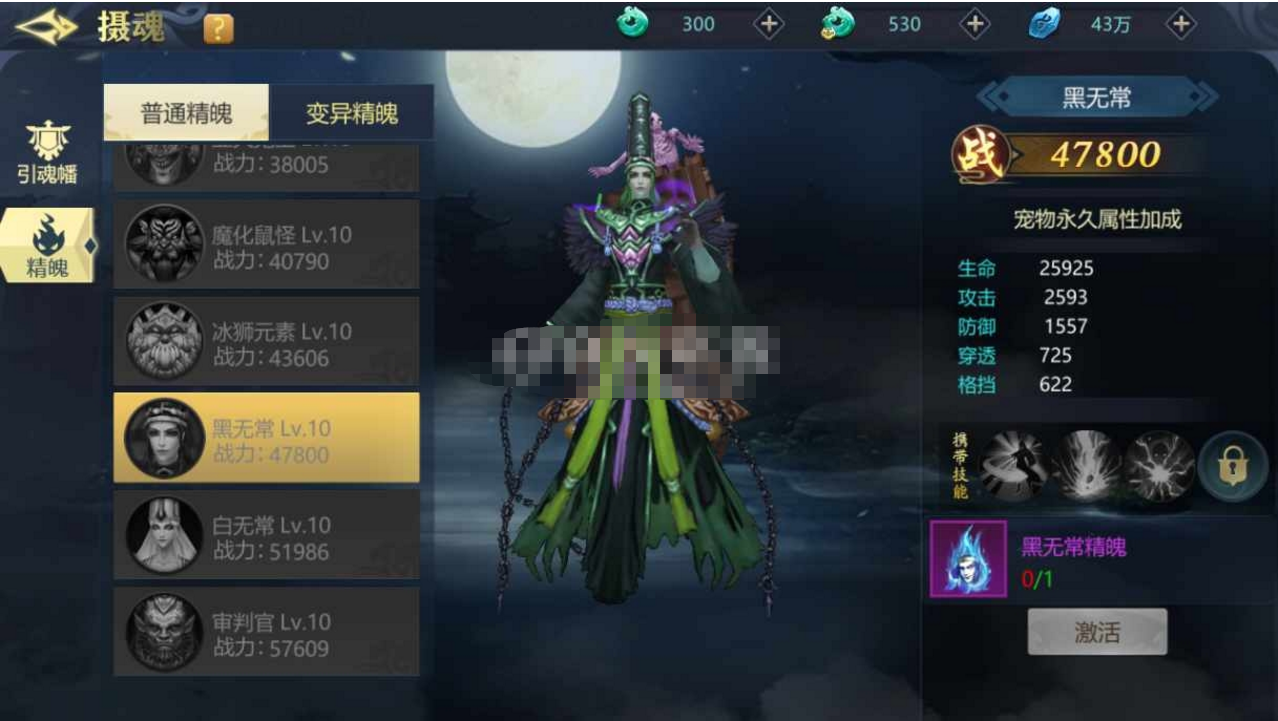Switch to the 普通精魄 tab

click(186, 113)
